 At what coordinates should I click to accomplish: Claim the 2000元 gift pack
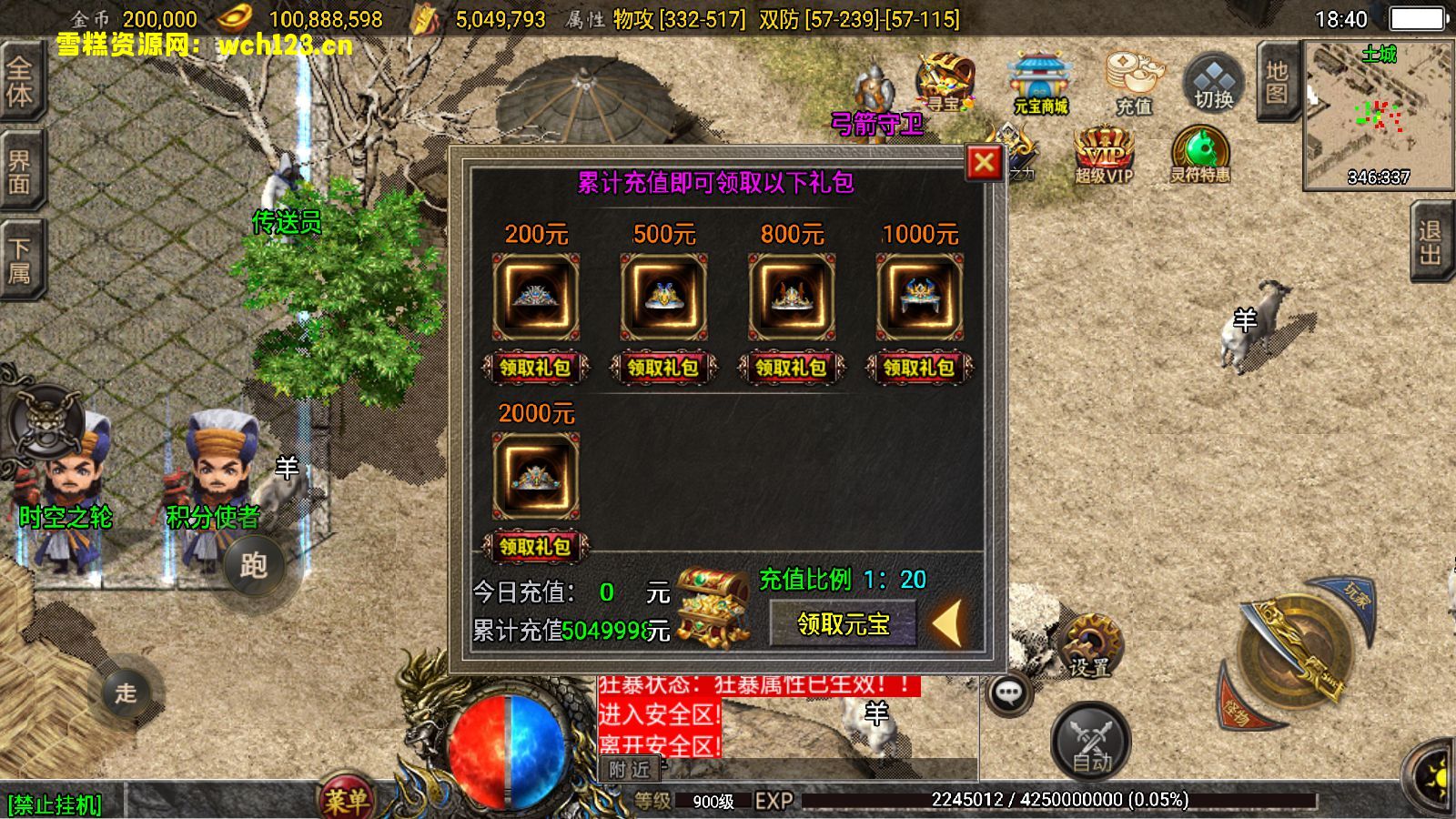535,547
